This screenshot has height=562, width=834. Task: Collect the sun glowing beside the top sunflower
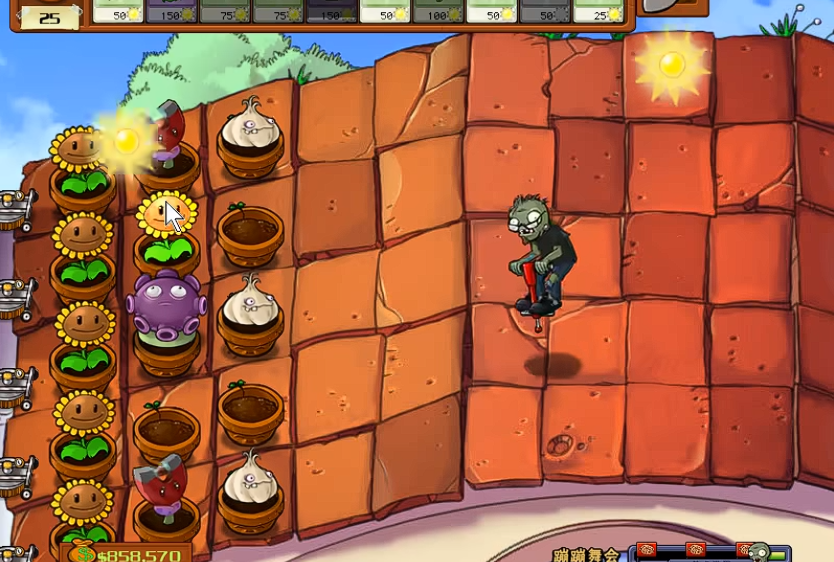126,142
